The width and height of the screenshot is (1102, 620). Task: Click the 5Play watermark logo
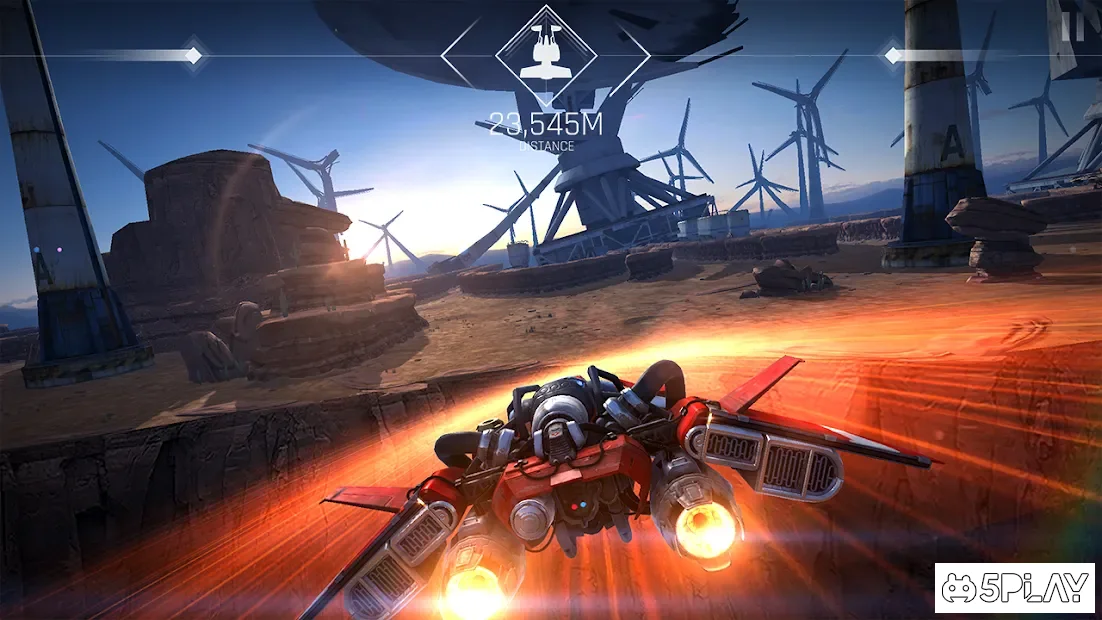click(1014, 588)
